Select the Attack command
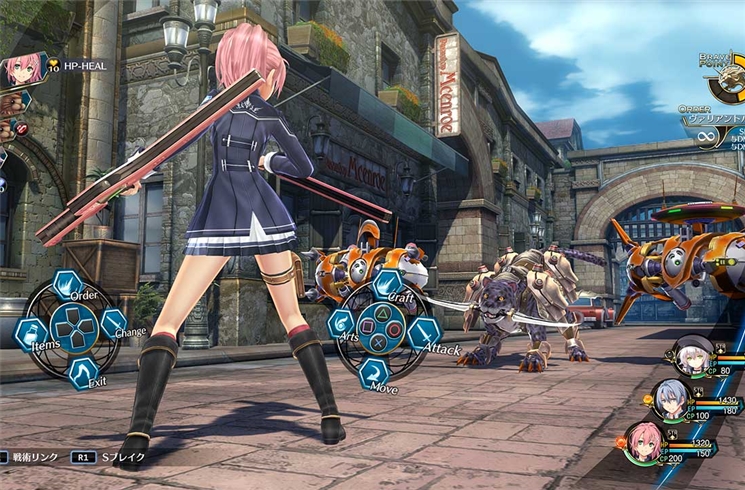 tap(424, 333)
